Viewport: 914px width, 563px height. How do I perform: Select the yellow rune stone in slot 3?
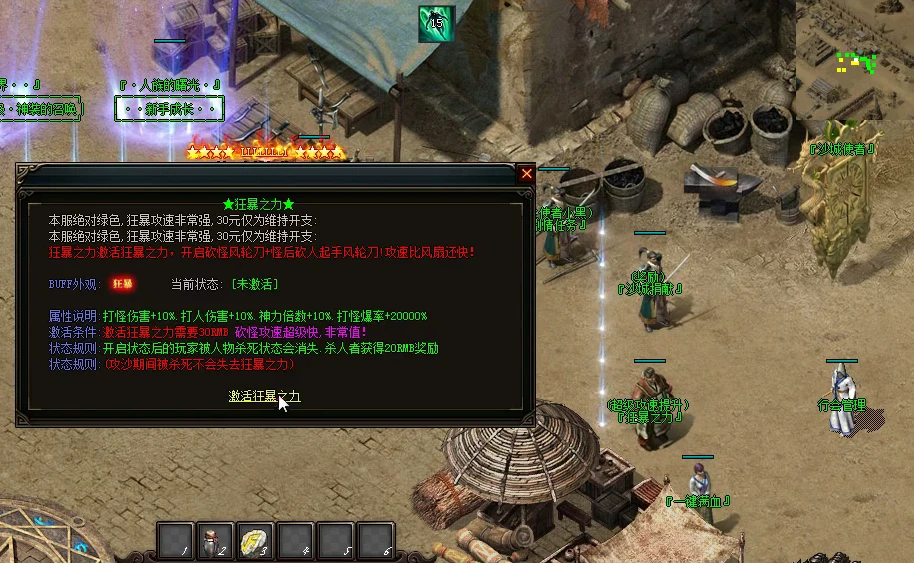tap(255, 540)
